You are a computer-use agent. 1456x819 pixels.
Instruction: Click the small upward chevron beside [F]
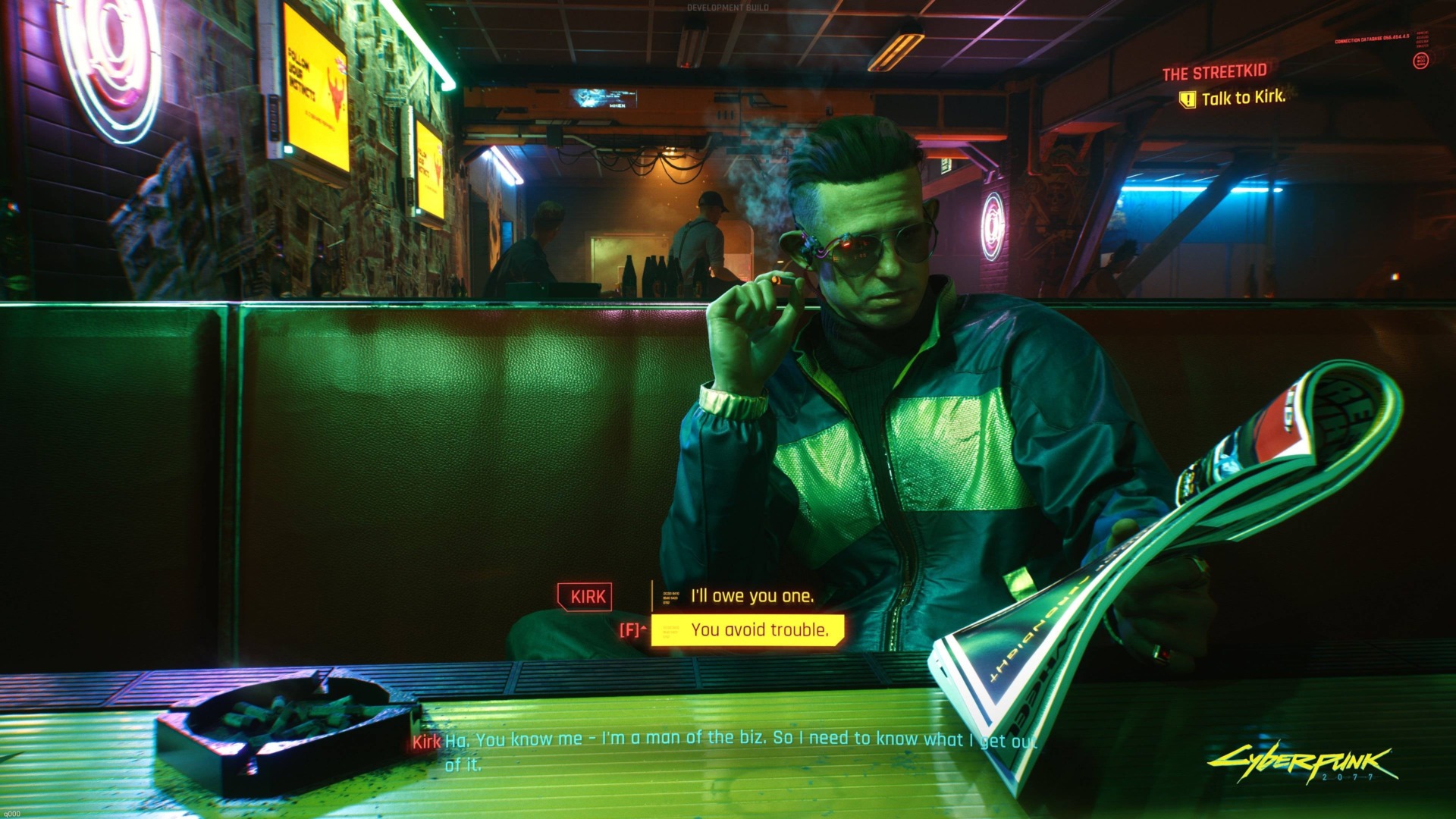point(643,627)
